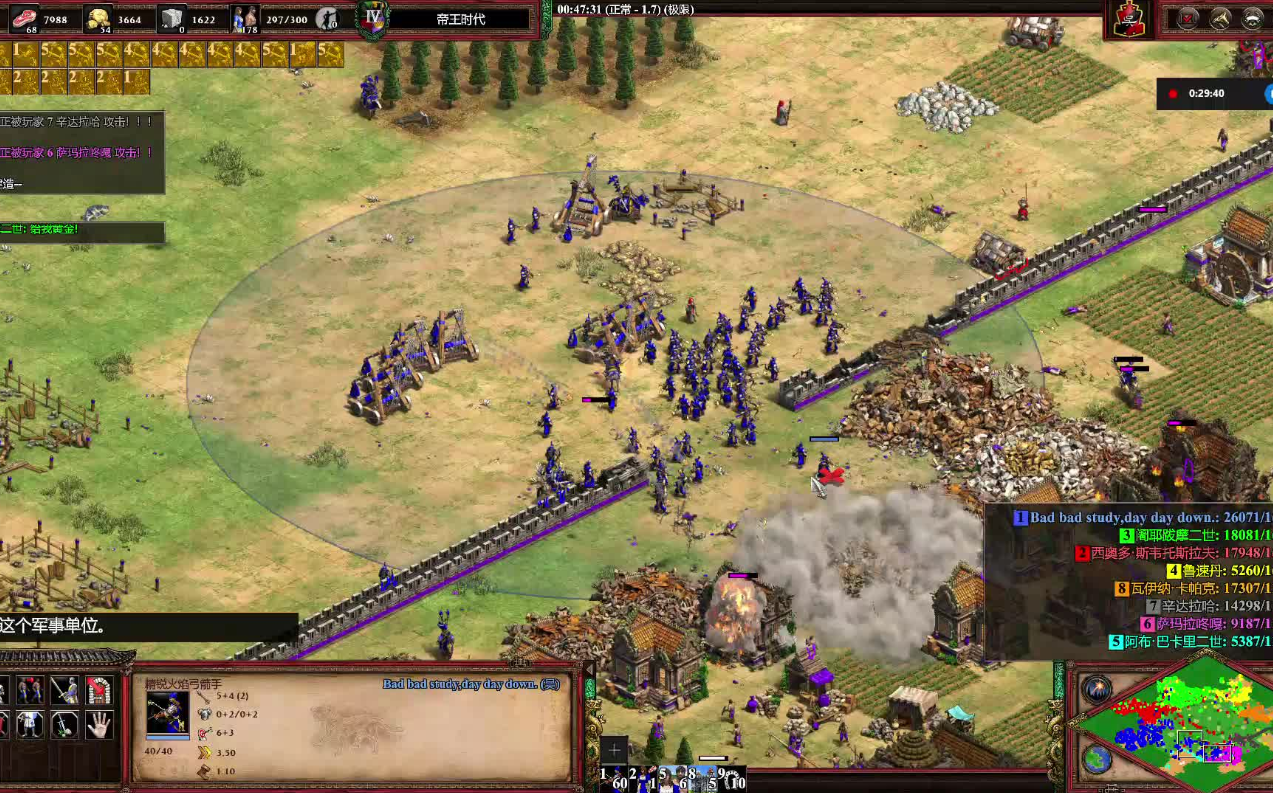Click the idle villager counter icon

(x=327, y=18)
